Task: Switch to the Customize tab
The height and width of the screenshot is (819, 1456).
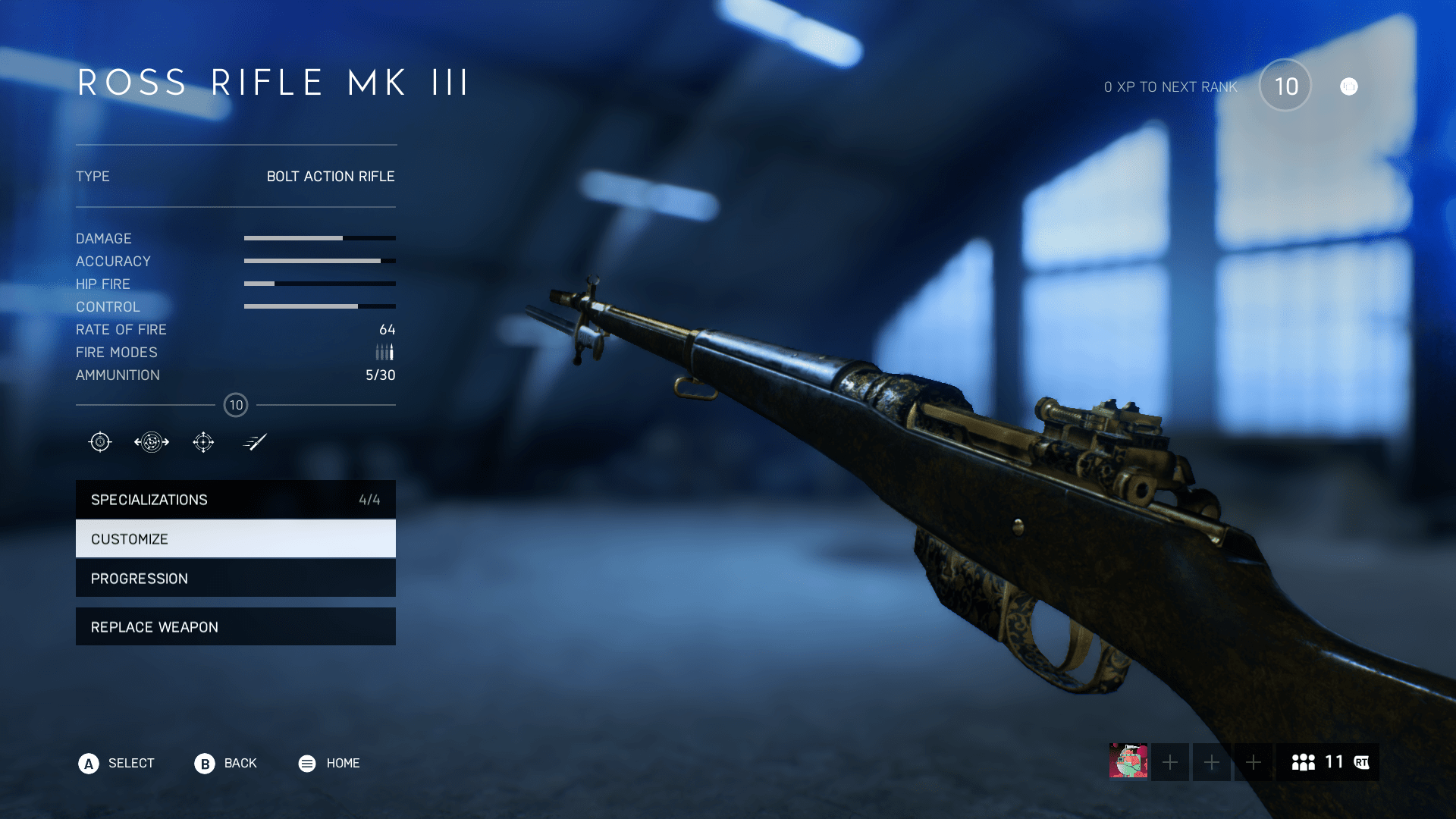Action: point(235,538)
